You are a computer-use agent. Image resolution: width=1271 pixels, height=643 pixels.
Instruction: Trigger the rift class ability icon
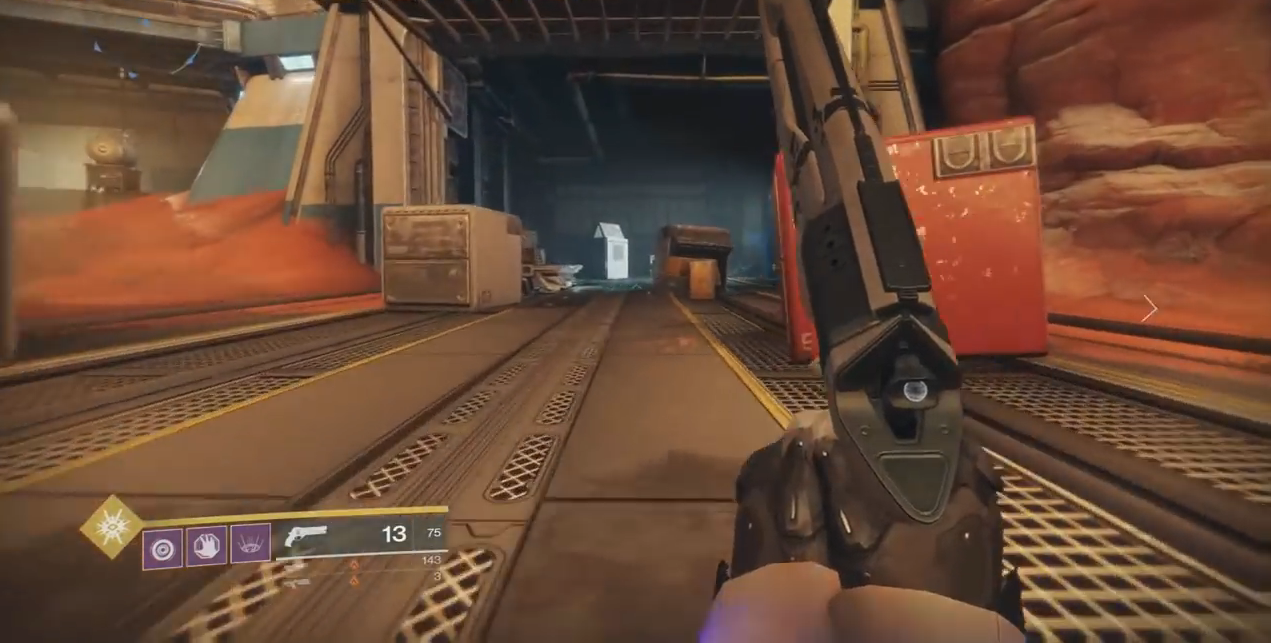tap(250, 544)
